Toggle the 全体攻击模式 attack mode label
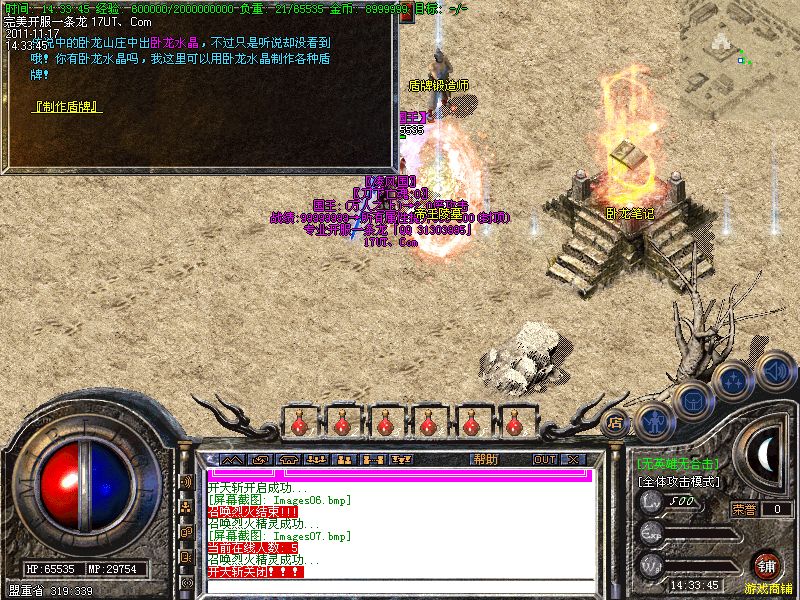This screenshot has width=800, height=600. tap(678, 481)
